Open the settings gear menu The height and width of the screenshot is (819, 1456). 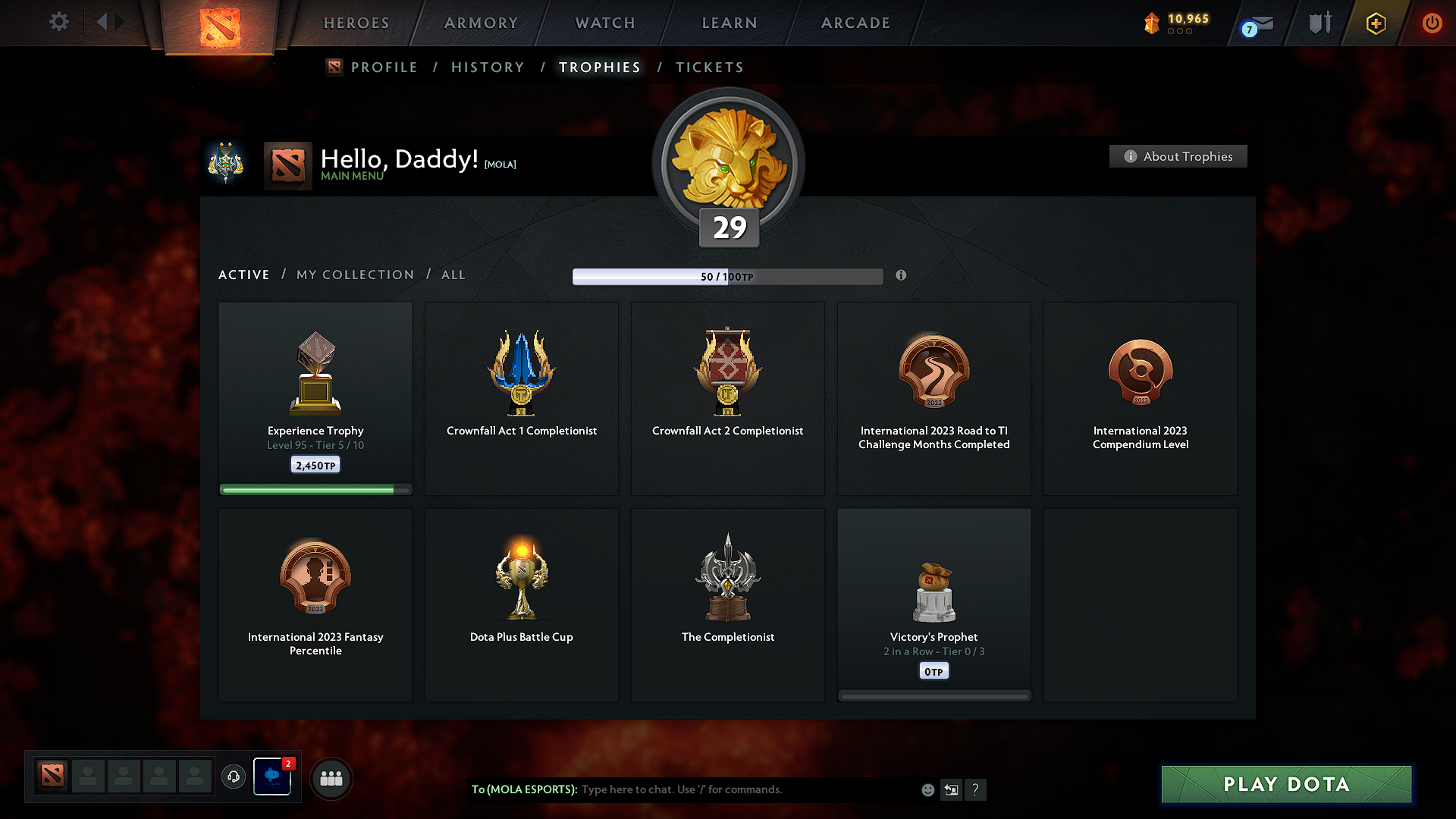[x=59, y=22]
